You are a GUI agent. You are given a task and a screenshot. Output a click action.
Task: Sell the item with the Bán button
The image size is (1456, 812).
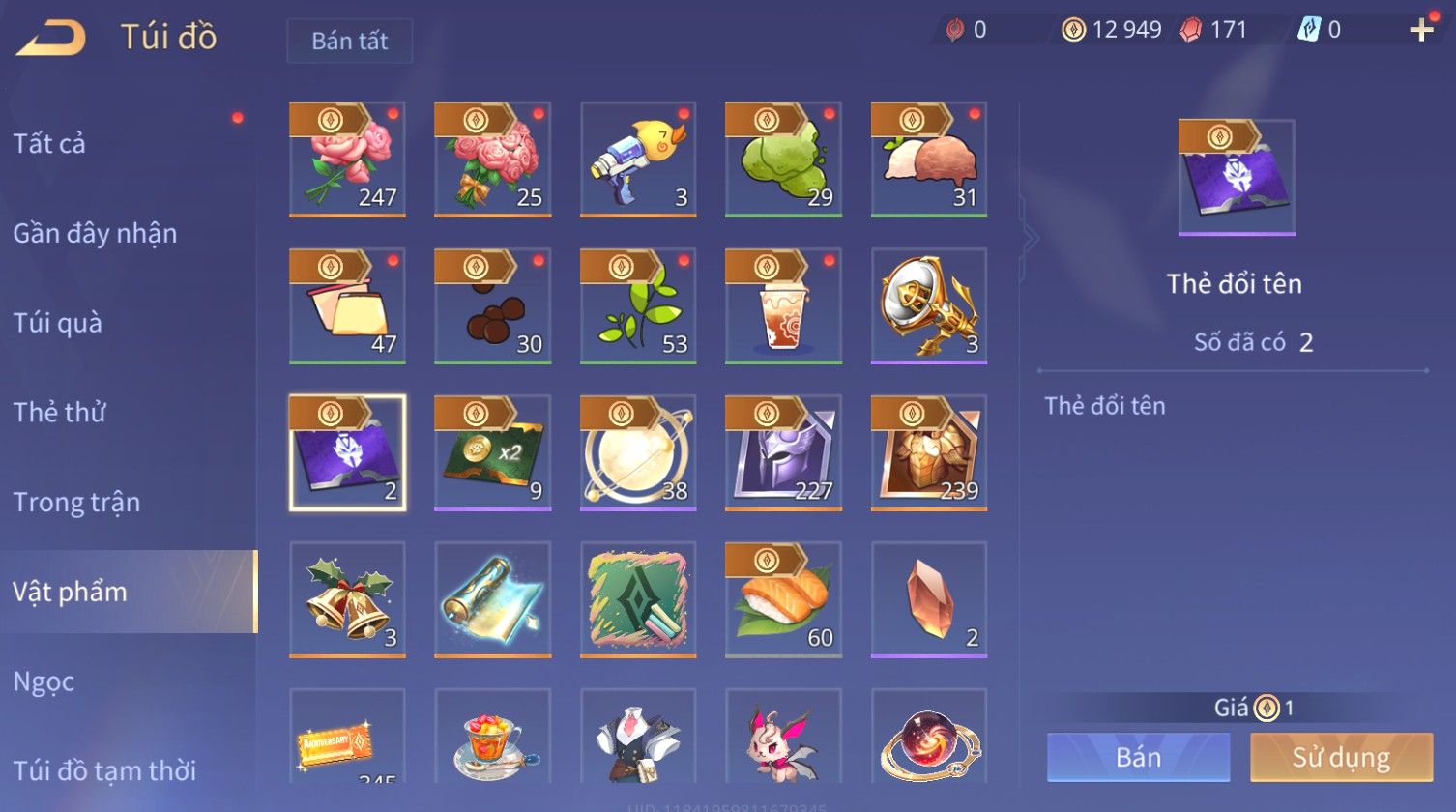tap(1138, 757)
